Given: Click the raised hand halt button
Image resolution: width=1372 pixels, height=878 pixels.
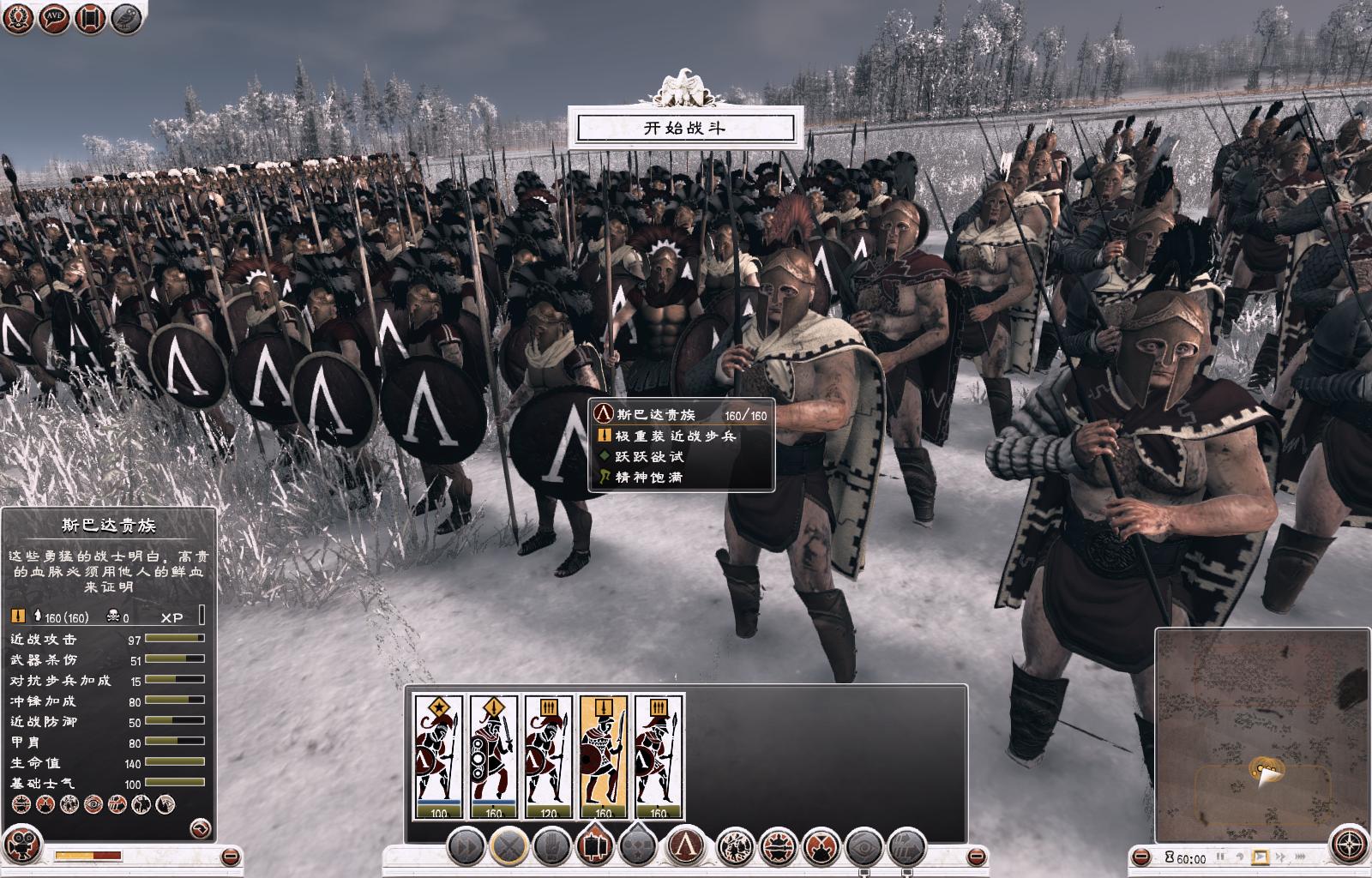Looking at the screenshot, I should click(551, 848).
